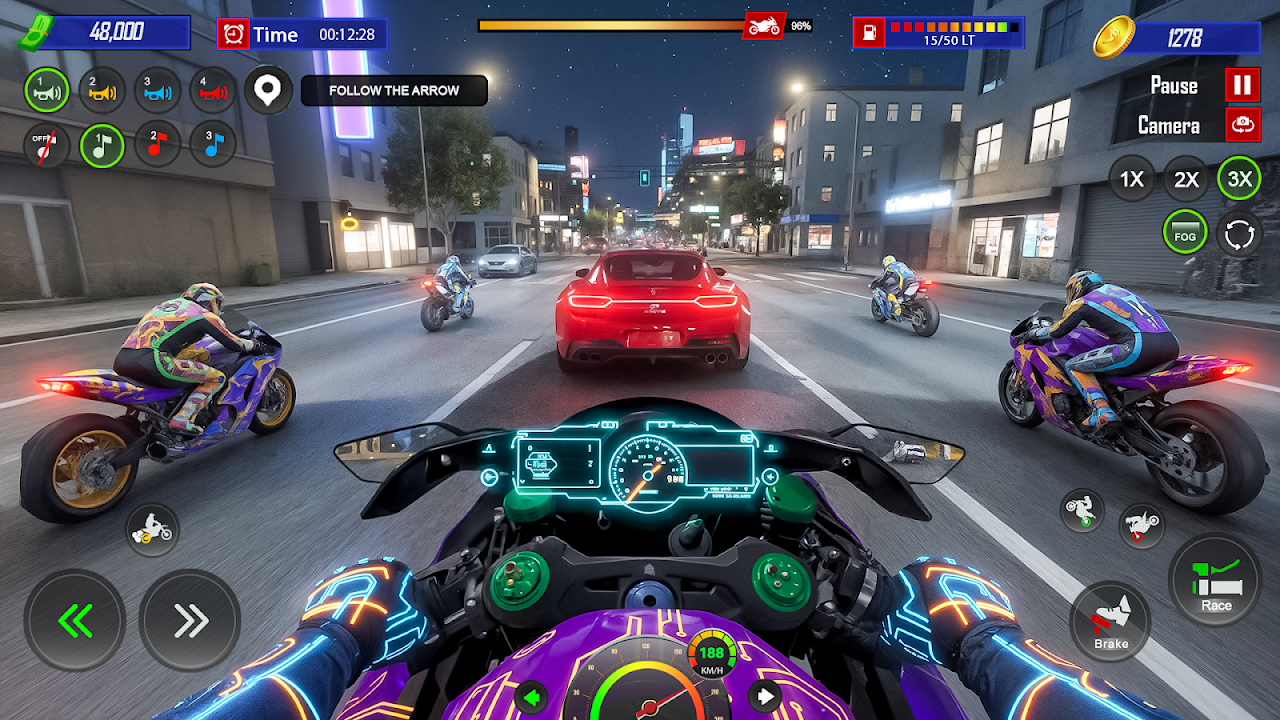The width and height of the screenshot is (1280, 720).
Task: Switch the camera view
Action: point(1242,125)
